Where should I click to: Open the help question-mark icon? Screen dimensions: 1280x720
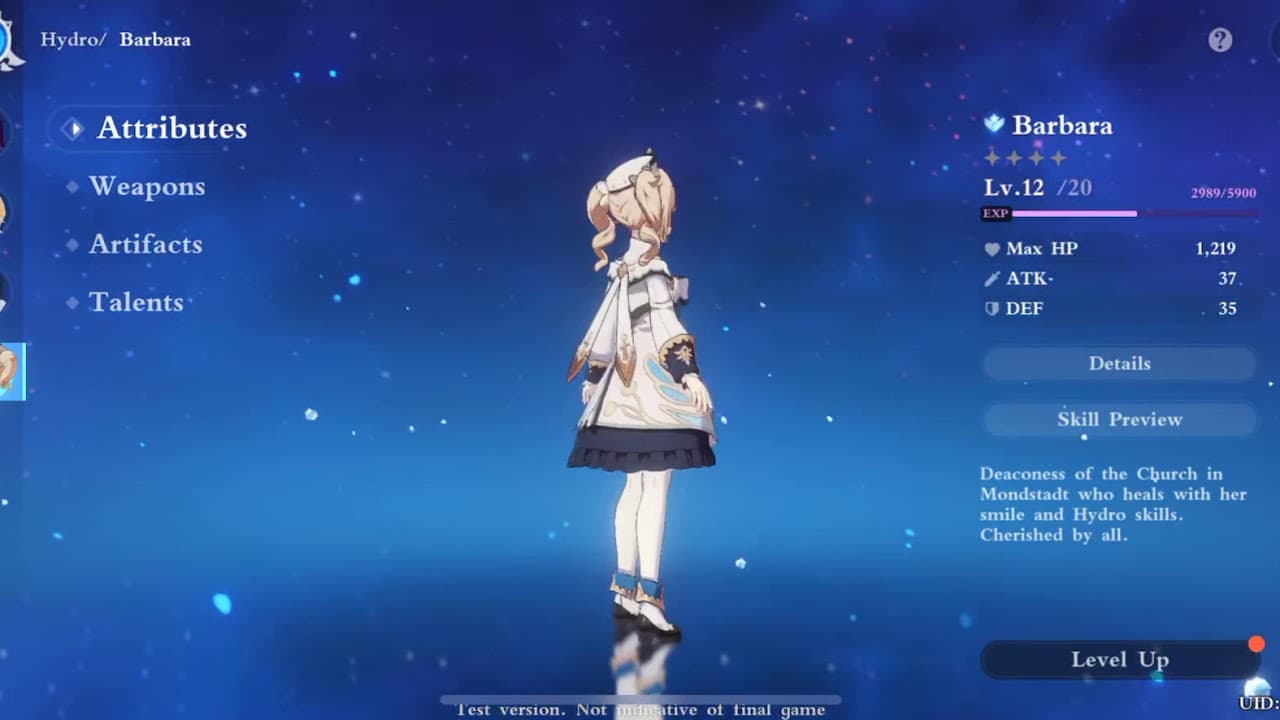coord(1218,37)
